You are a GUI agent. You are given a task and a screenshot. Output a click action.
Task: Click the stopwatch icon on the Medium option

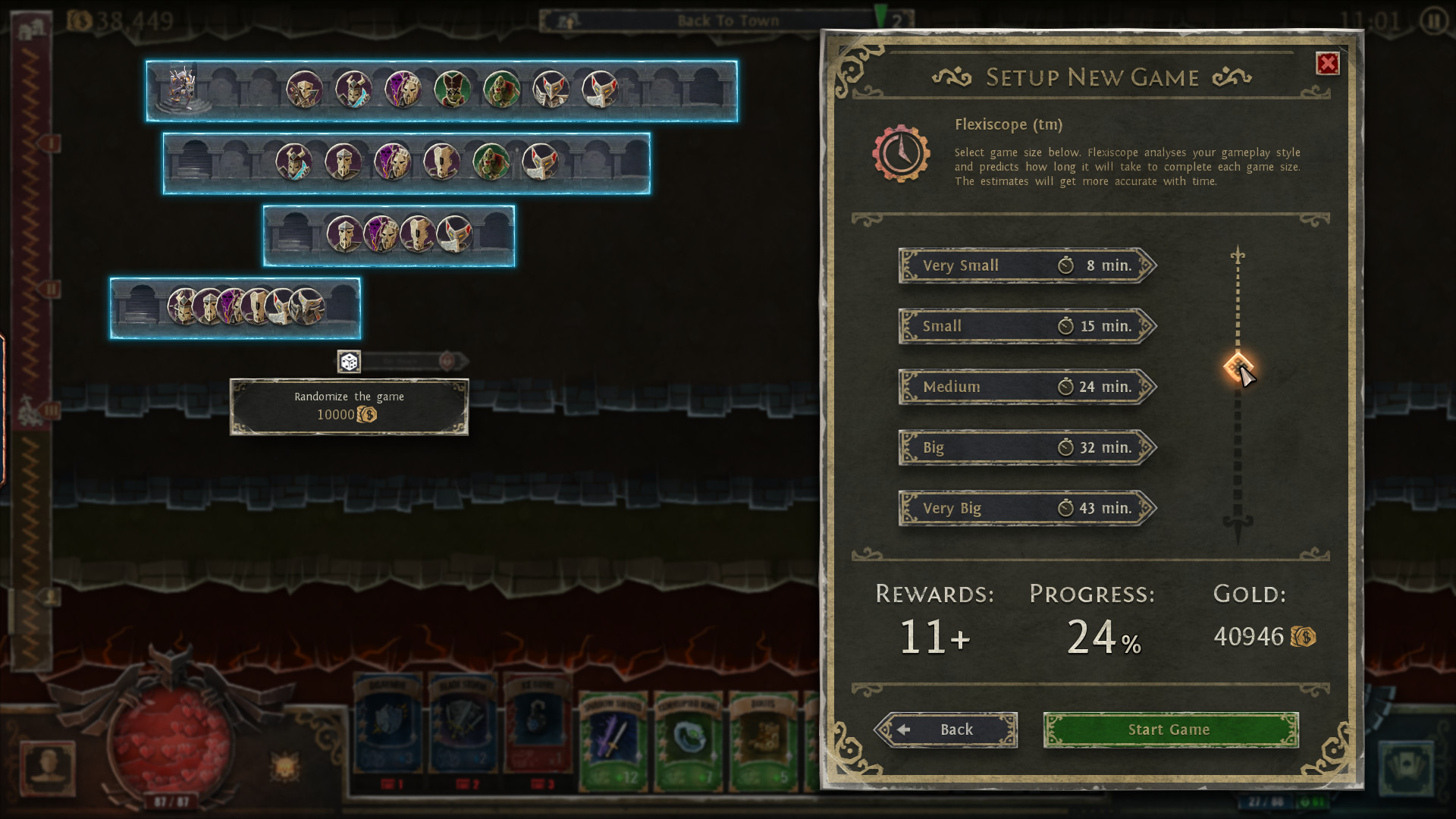pos(1068,387)
